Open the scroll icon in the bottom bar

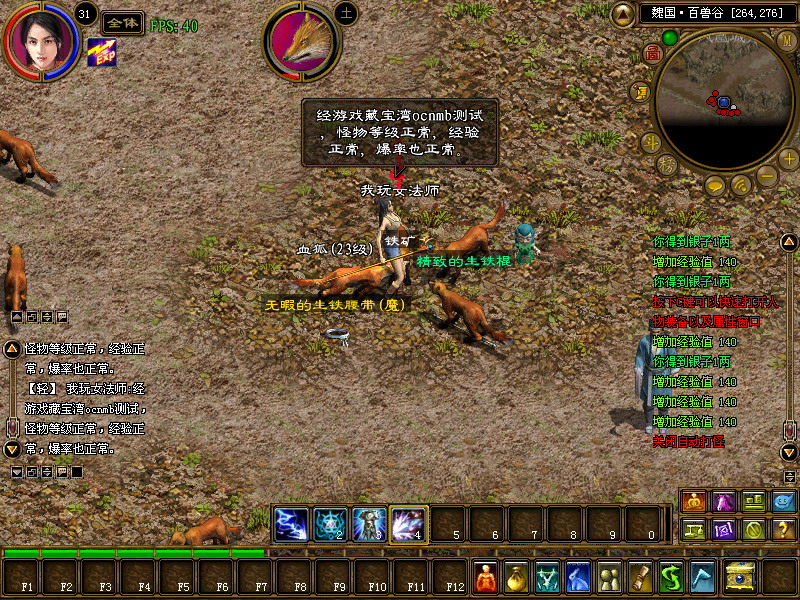[x=640, y=577]
